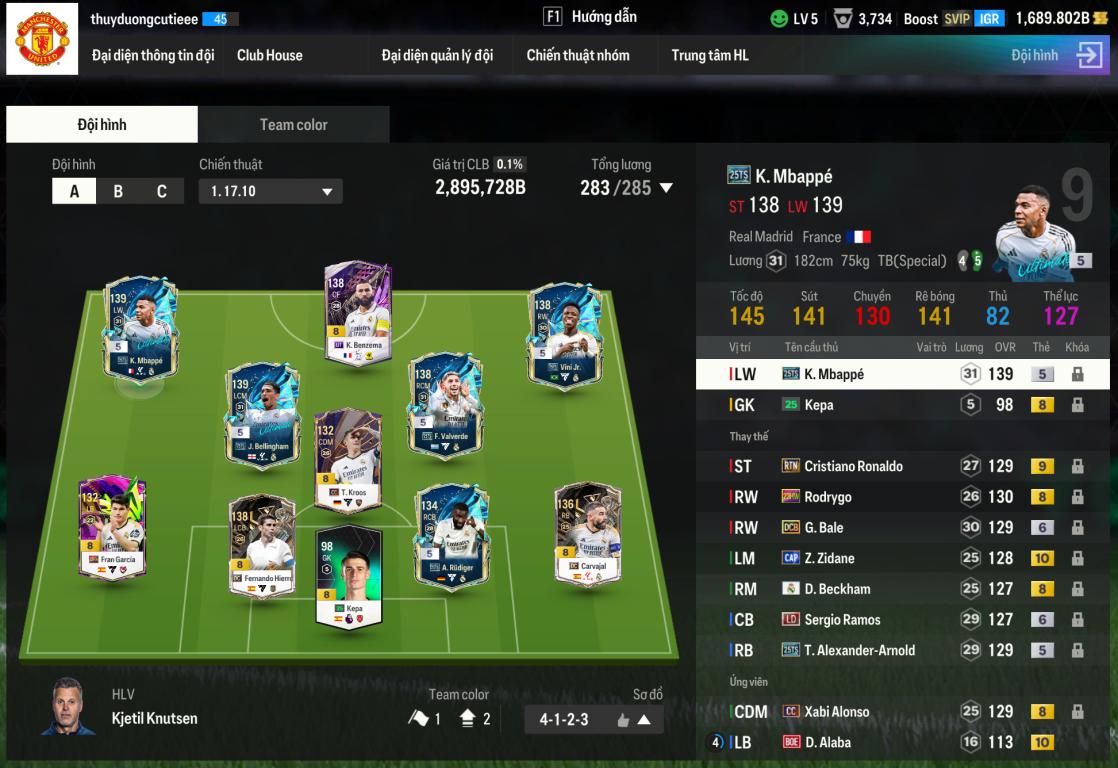Open the Chiến thuật 1.17.10 dropdown
The width and height of the screenshot is (1118, 768).
click(x=270, y=191)
